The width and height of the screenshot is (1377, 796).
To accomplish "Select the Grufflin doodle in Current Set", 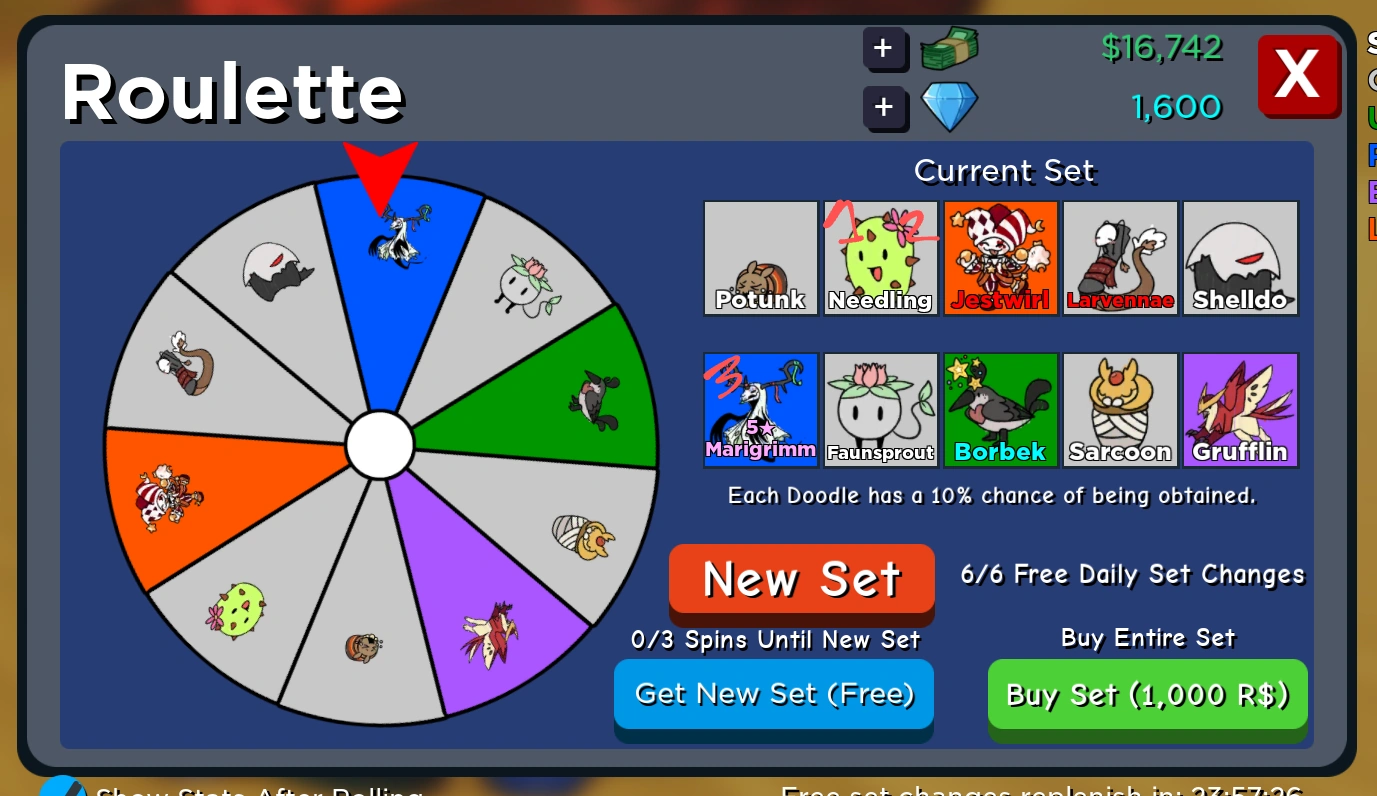I will tap(1240, 409).
